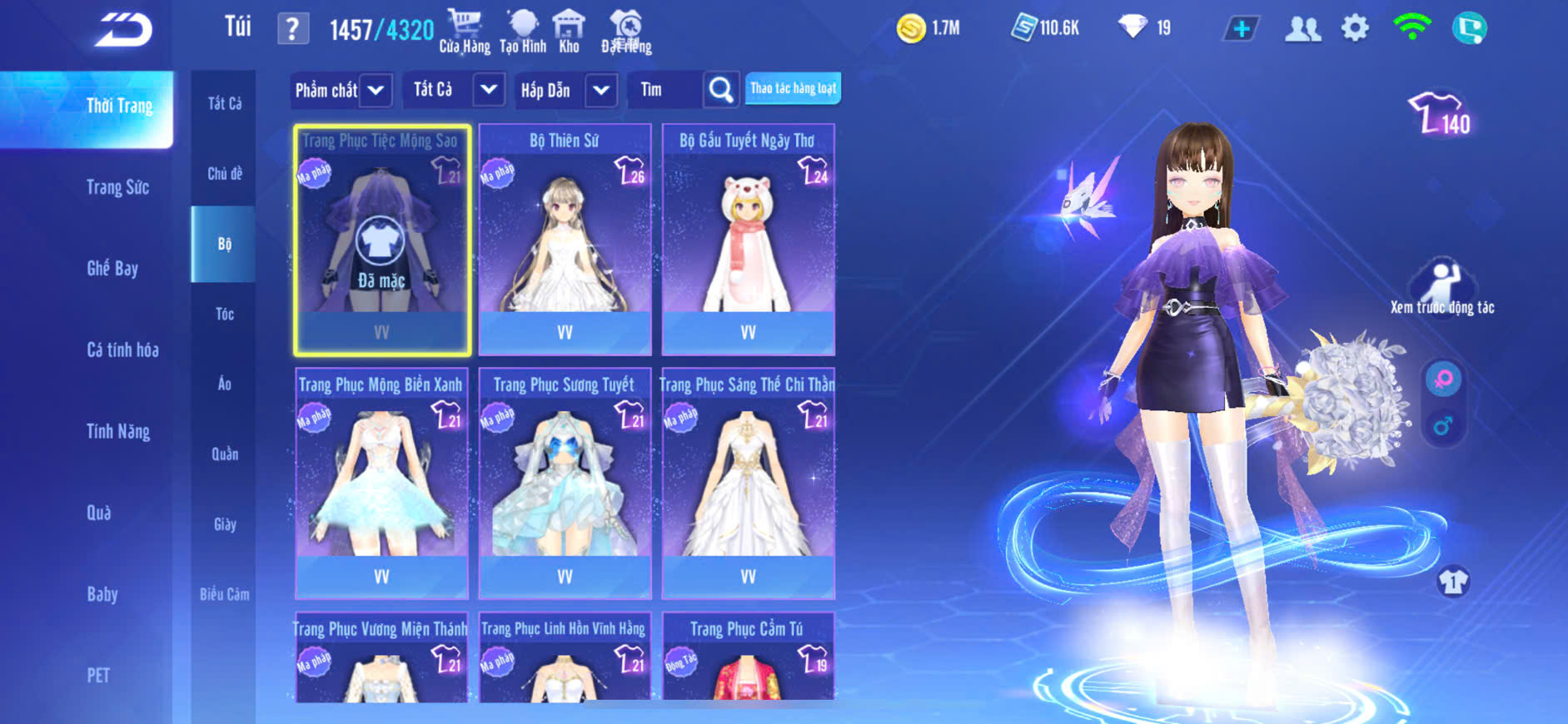1568x724 pixels.
Task: Open the question mark help
Action: point(292,30)
